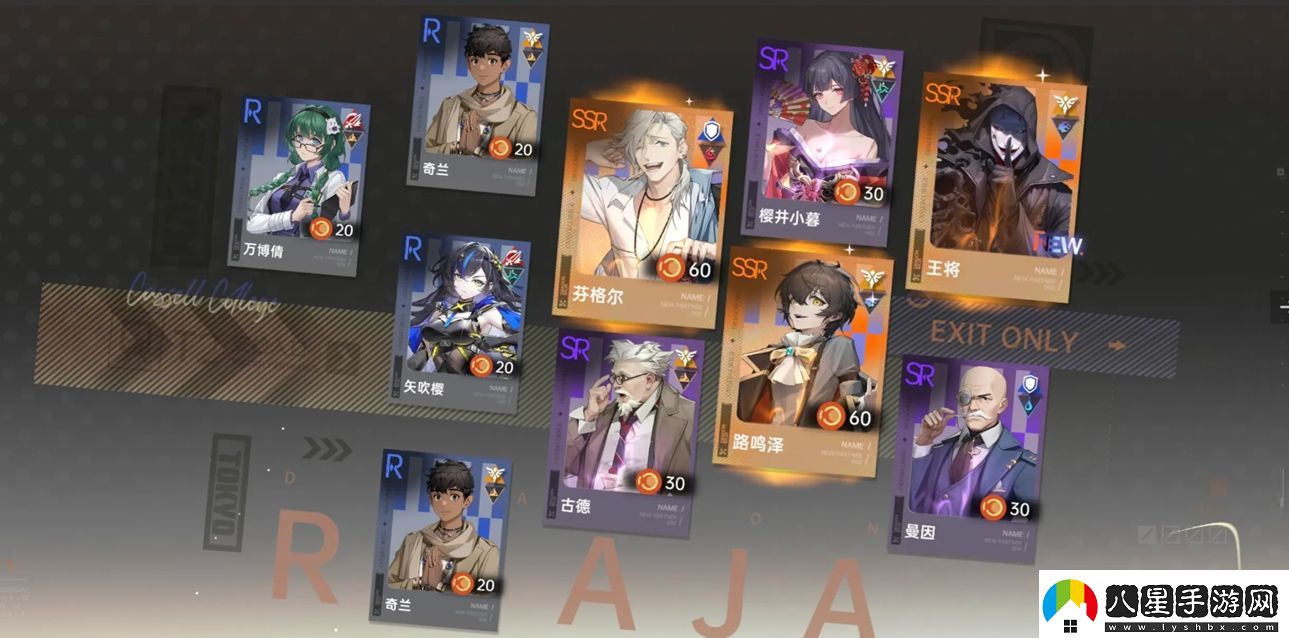
Task: Select the 万博倩 R card
Action: 300,185
